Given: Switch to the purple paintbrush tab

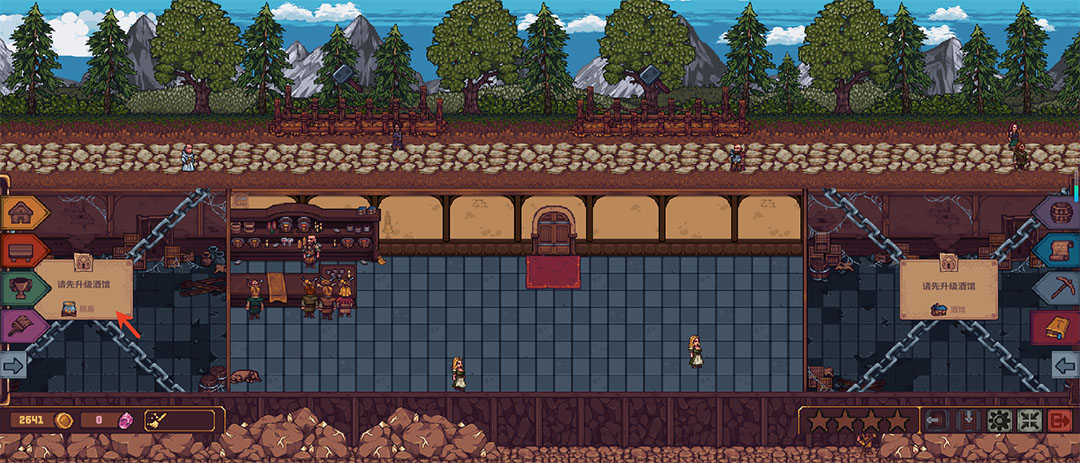Looking at the screenshot, I should 19,326.
